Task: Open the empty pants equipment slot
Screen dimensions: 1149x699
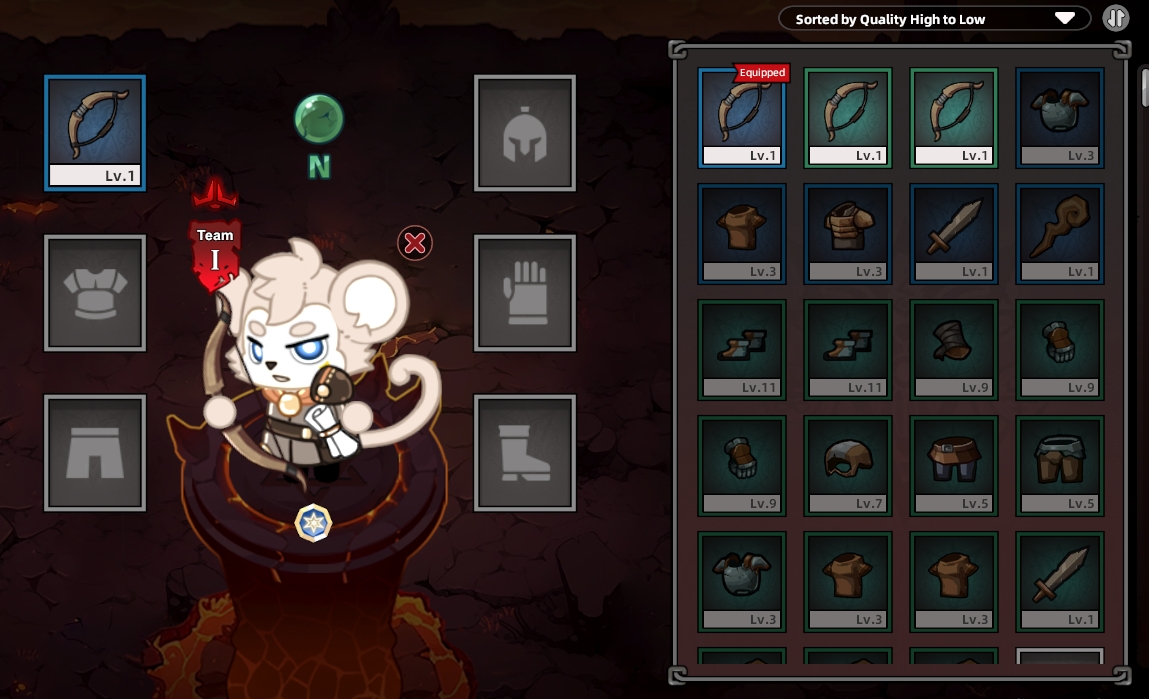Action: click(x=95, y=452)
